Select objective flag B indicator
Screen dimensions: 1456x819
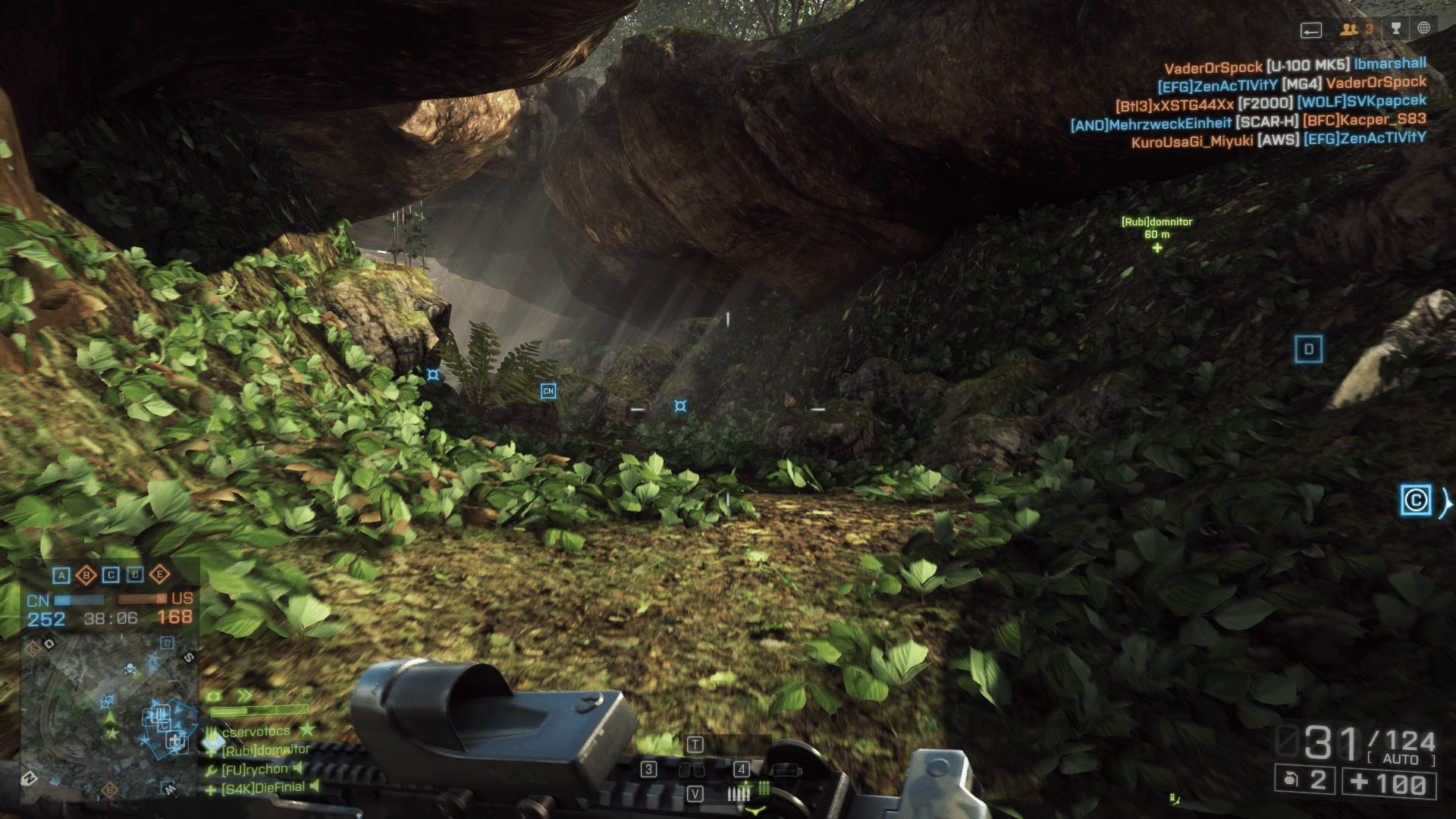(86, 576)
